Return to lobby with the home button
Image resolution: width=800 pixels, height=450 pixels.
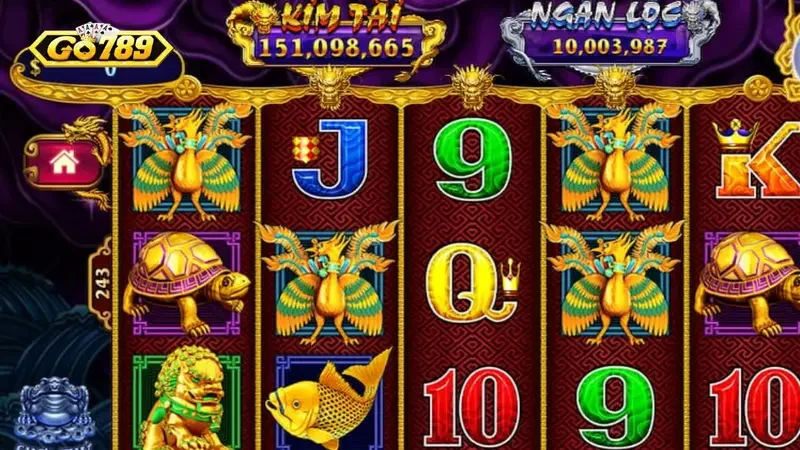pos(63,162)
